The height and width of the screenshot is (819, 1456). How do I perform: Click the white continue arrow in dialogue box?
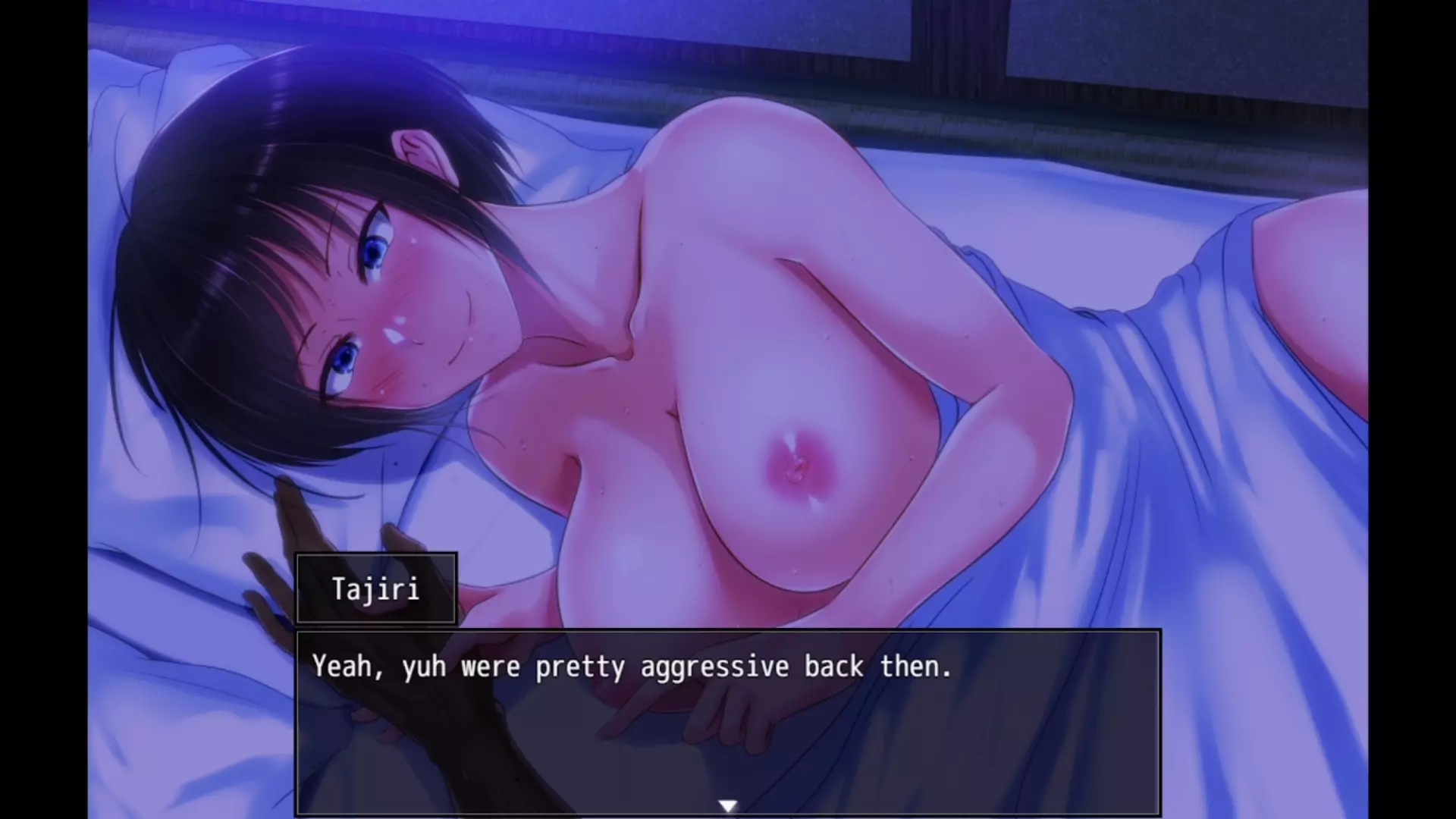[x=728, y=806]
